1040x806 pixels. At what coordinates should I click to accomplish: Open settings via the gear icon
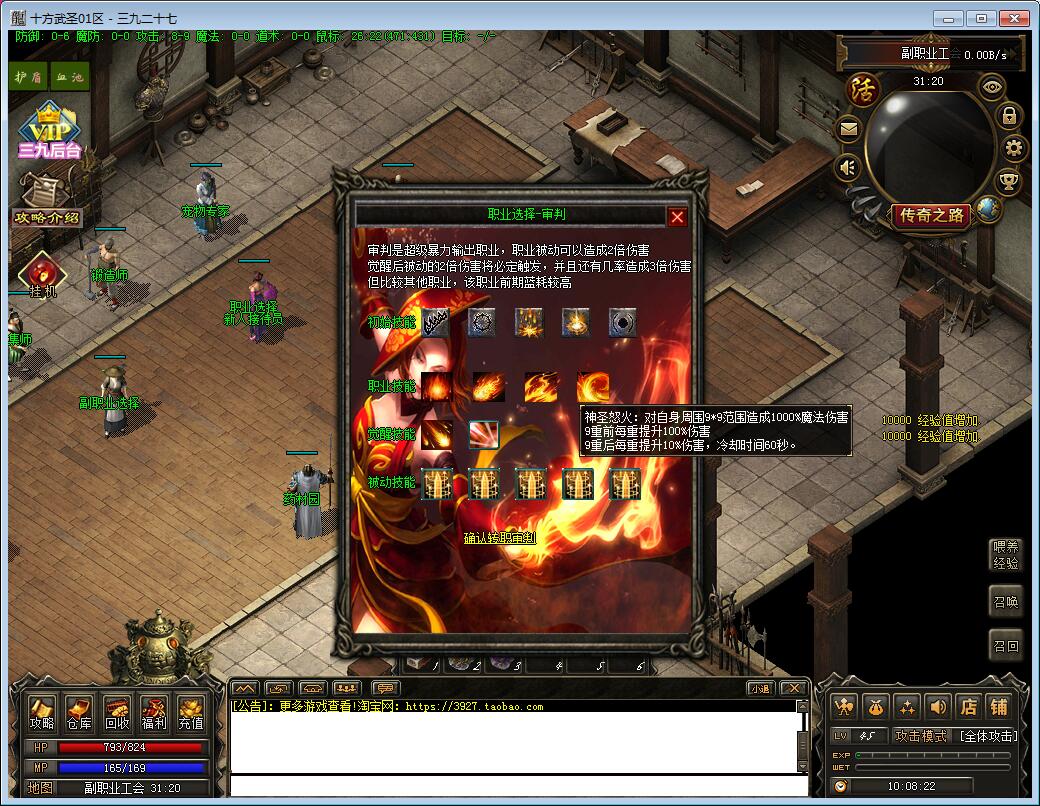(x=1015, y=149)
